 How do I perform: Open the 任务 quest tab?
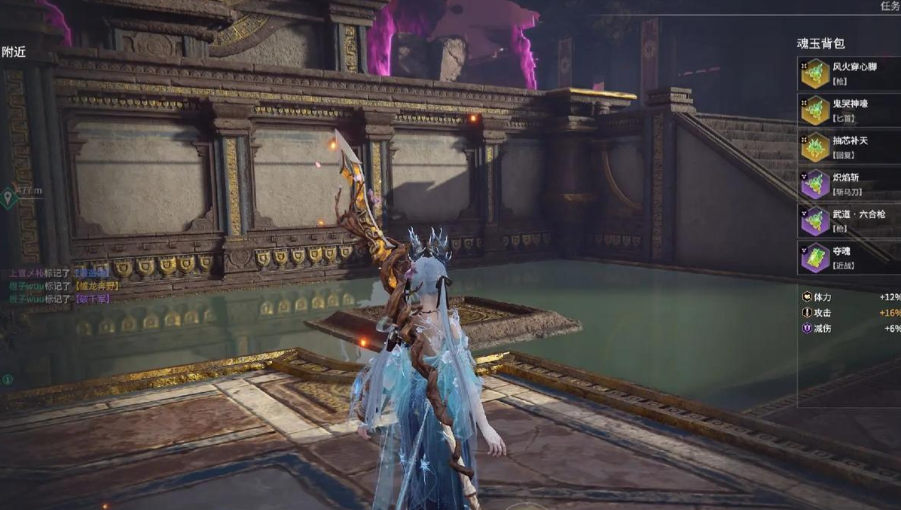pos(889,6)
